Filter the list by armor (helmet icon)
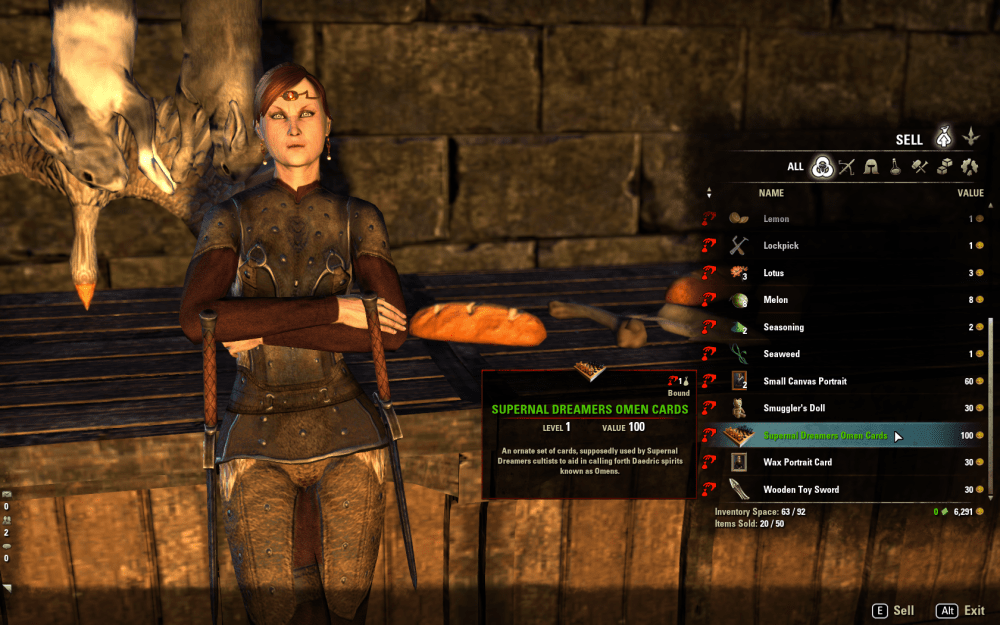1000x625 pixels. click(x=872, y=167)
